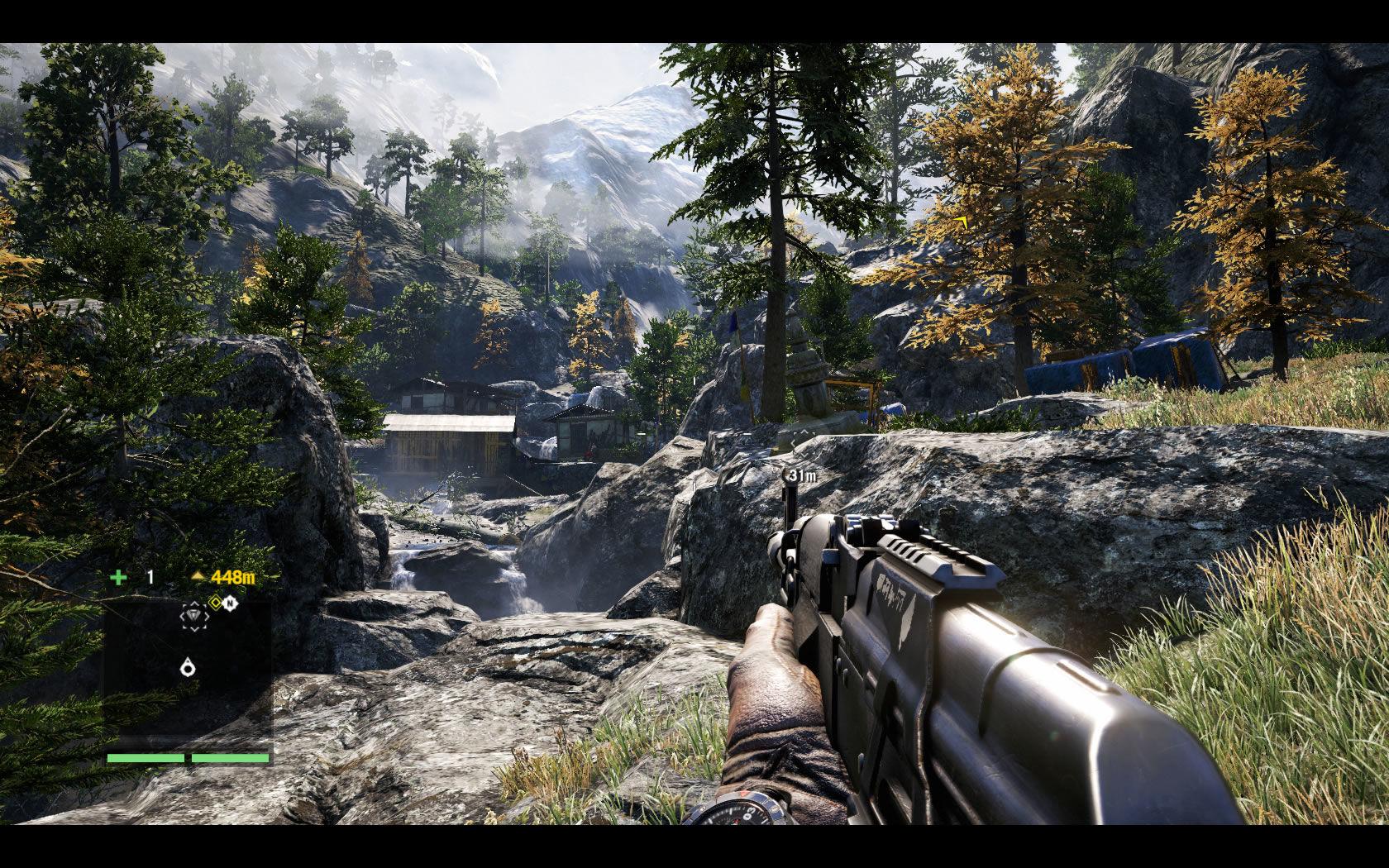Select the yellow waypoint diamond above the minimap
This screenshot has width=1389, height=868.
click(216, 603)
